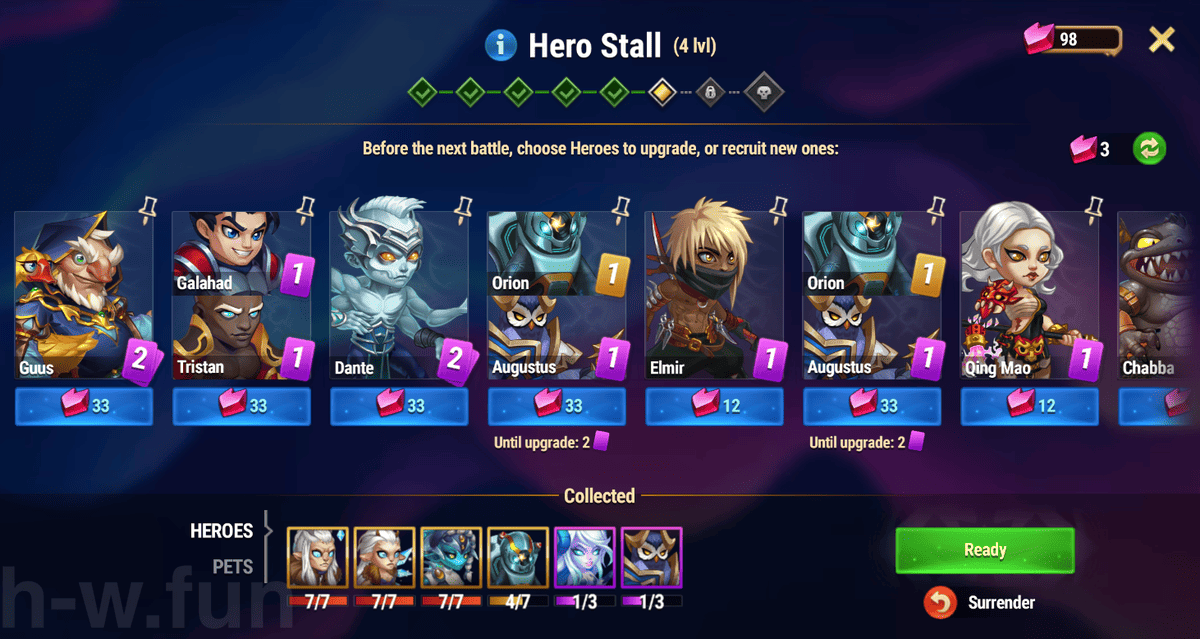This screenshot has height=639, width=1200.
Task: Buy Qing Mao for 12 gems
Action: [1030, 406]
